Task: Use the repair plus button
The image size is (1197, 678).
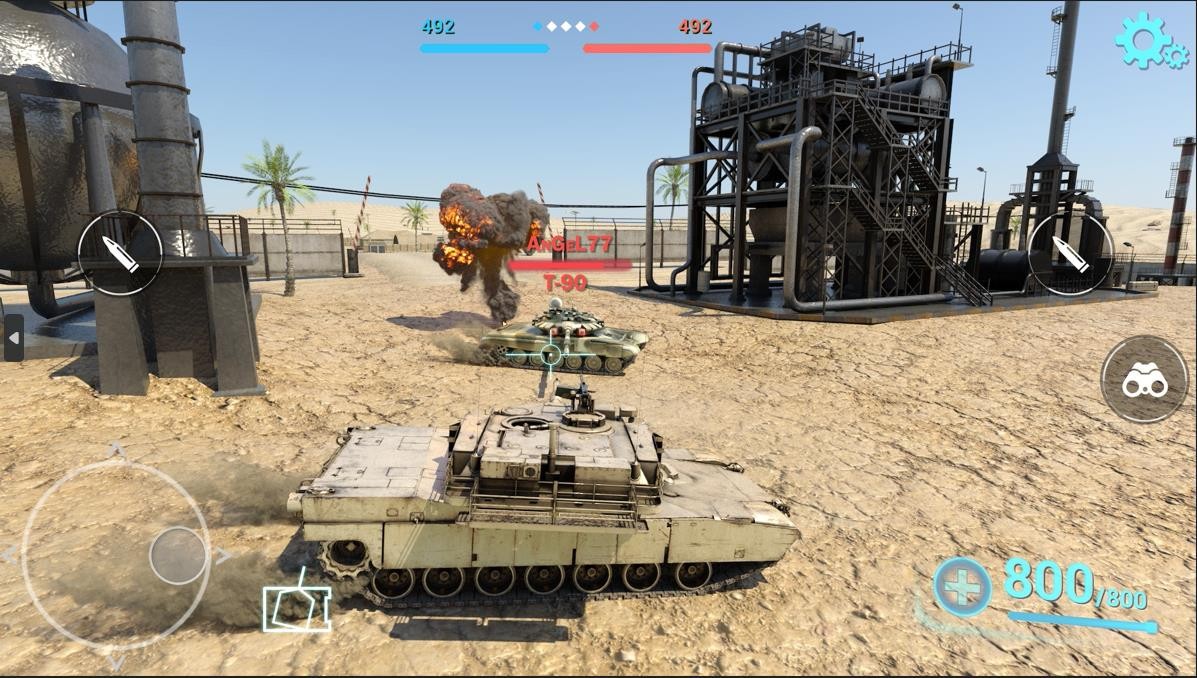Action: pos(962,587)
